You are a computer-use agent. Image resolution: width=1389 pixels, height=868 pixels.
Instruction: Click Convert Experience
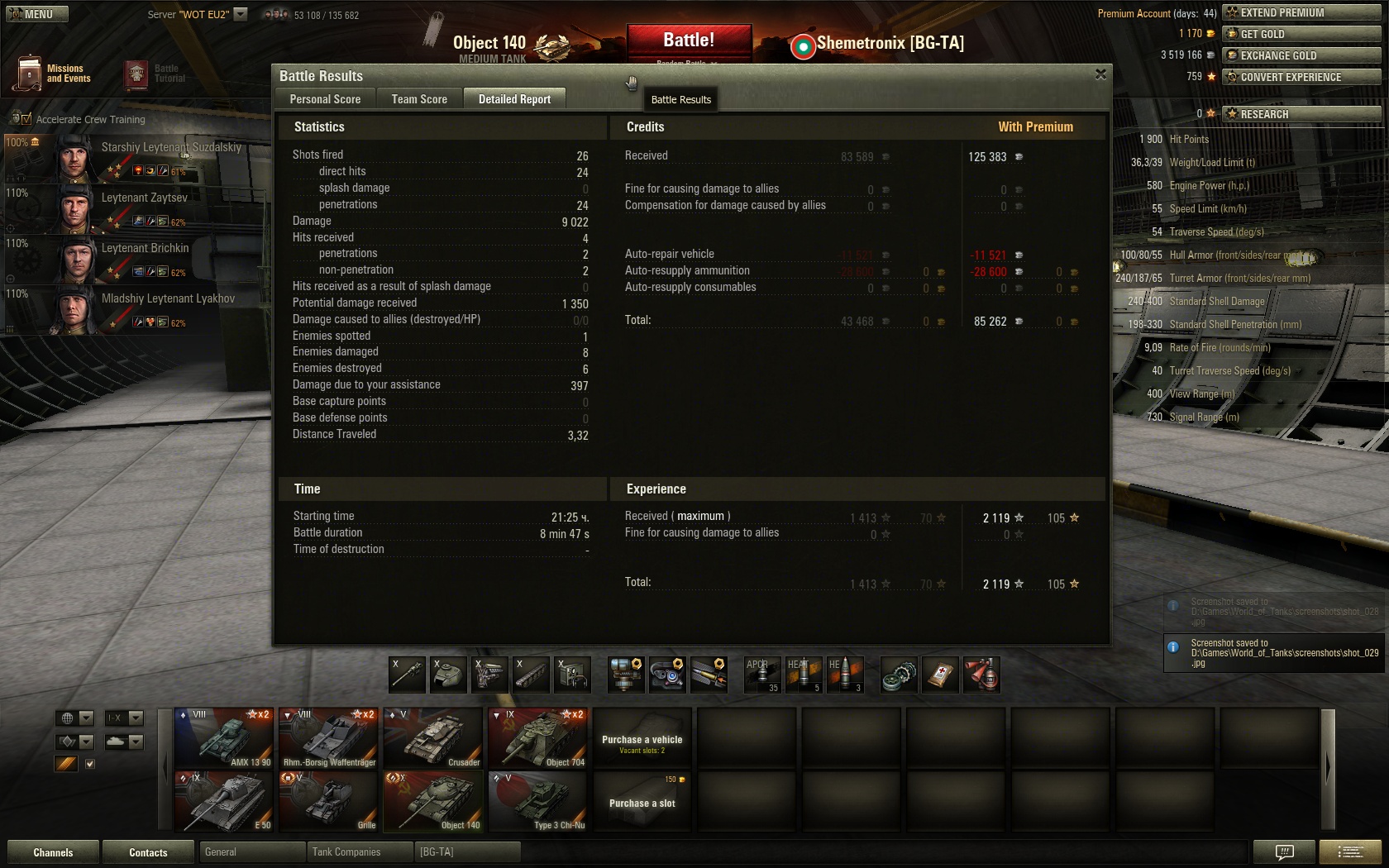click(1301, 77)
